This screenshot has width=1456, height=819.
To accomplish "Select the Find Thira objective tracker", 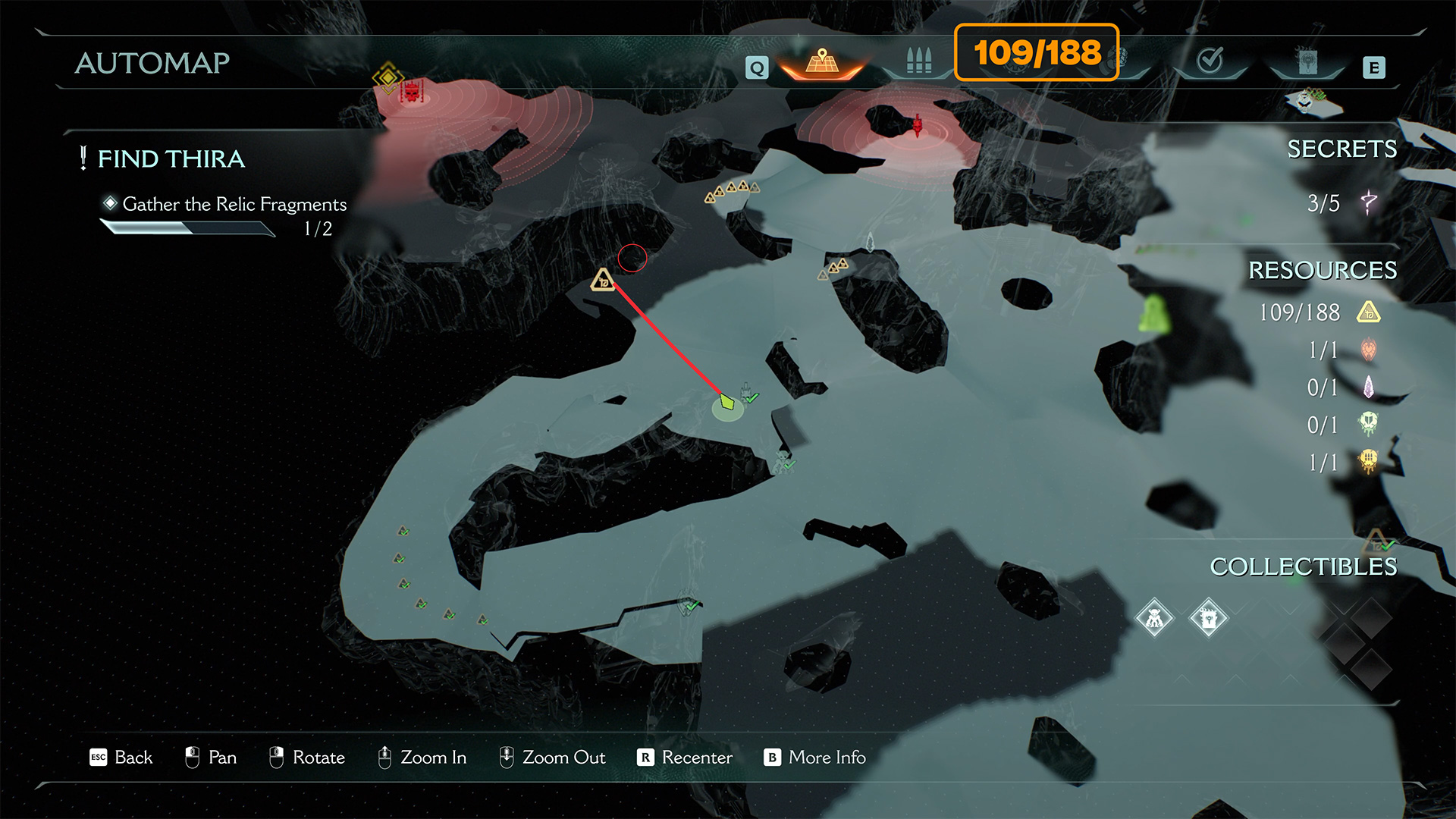I will [x=171, y=159].
